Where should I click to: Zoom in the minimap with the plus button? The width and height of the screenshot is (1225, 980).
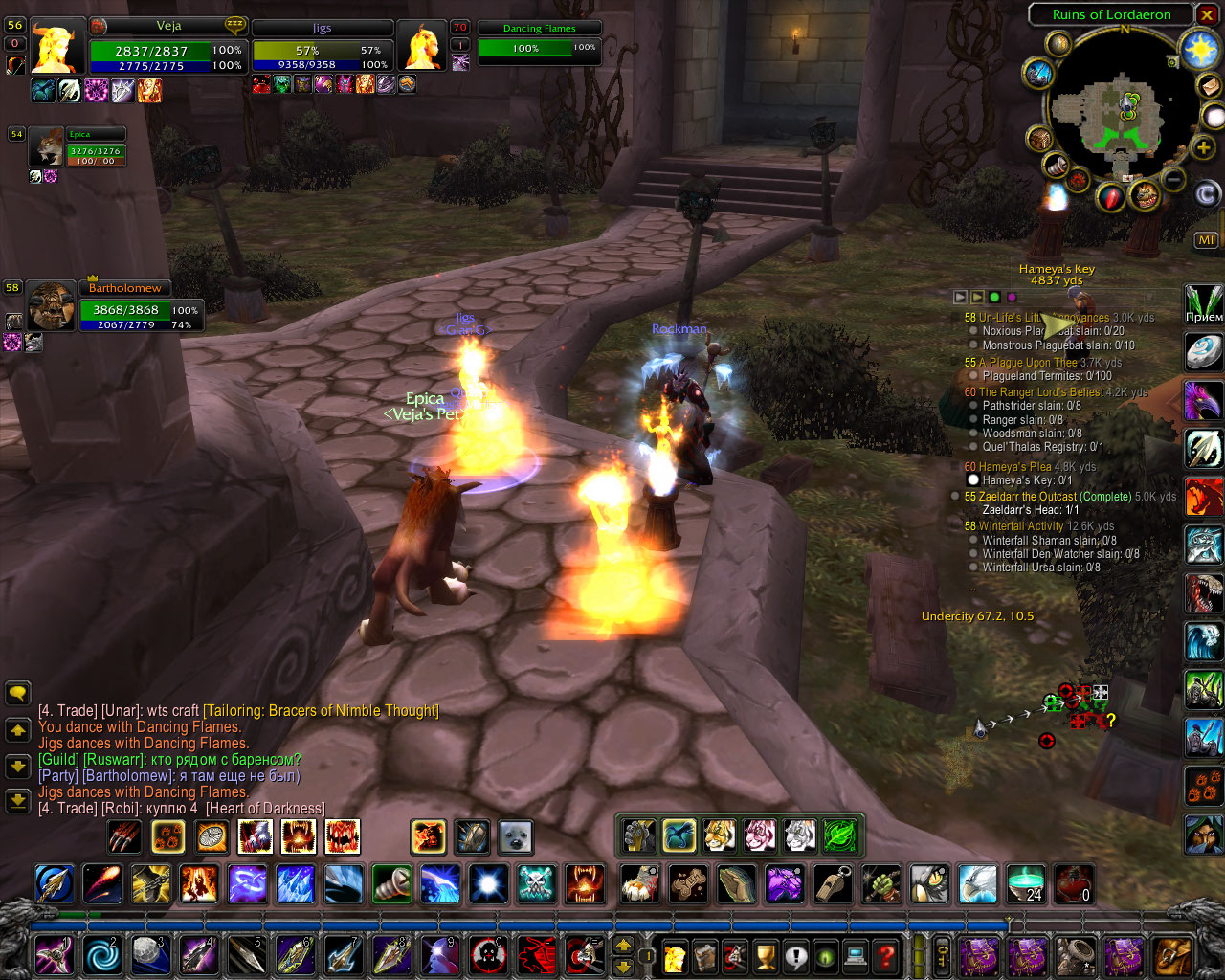pos(1203,147)
